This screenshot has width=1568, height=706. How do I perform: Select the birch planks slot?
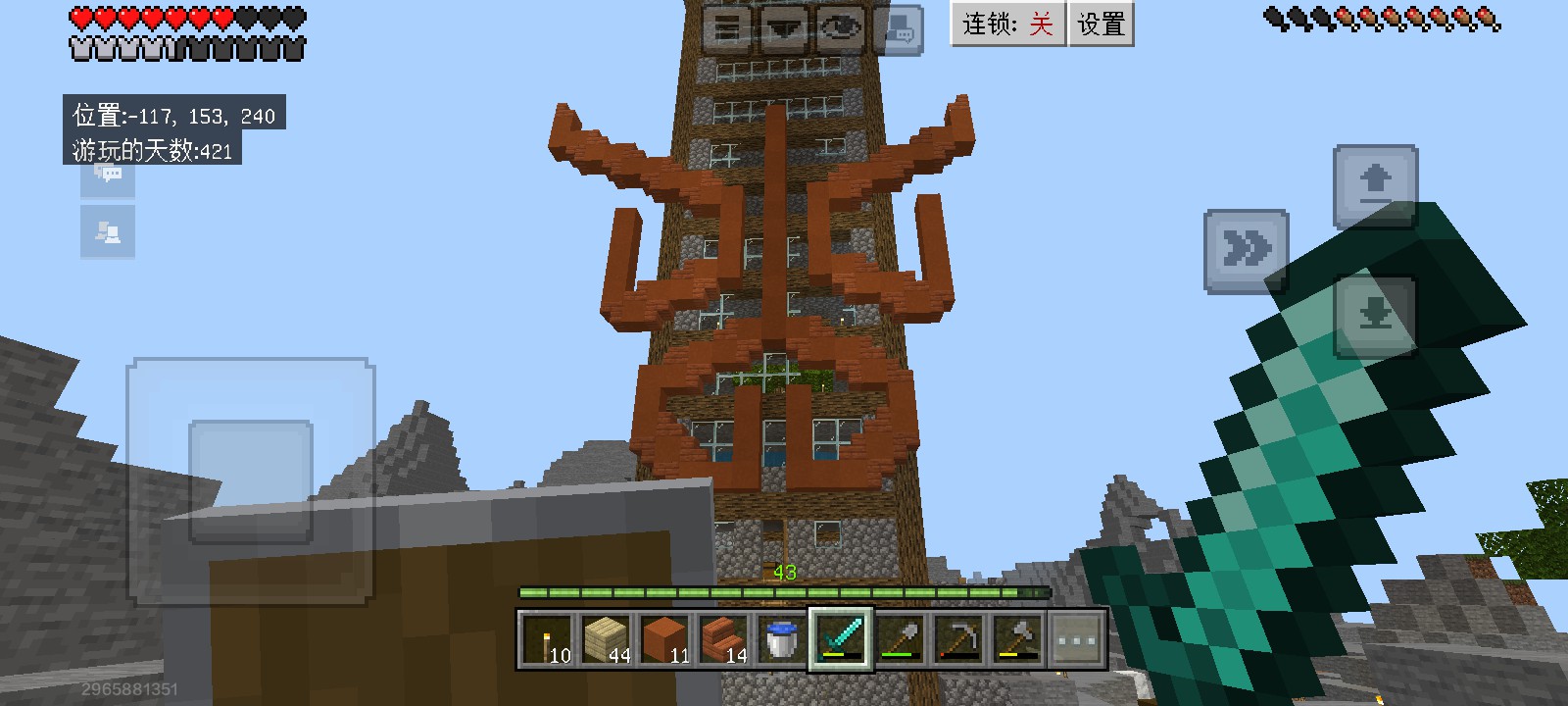pyautogui.click(x=605, y=639)
